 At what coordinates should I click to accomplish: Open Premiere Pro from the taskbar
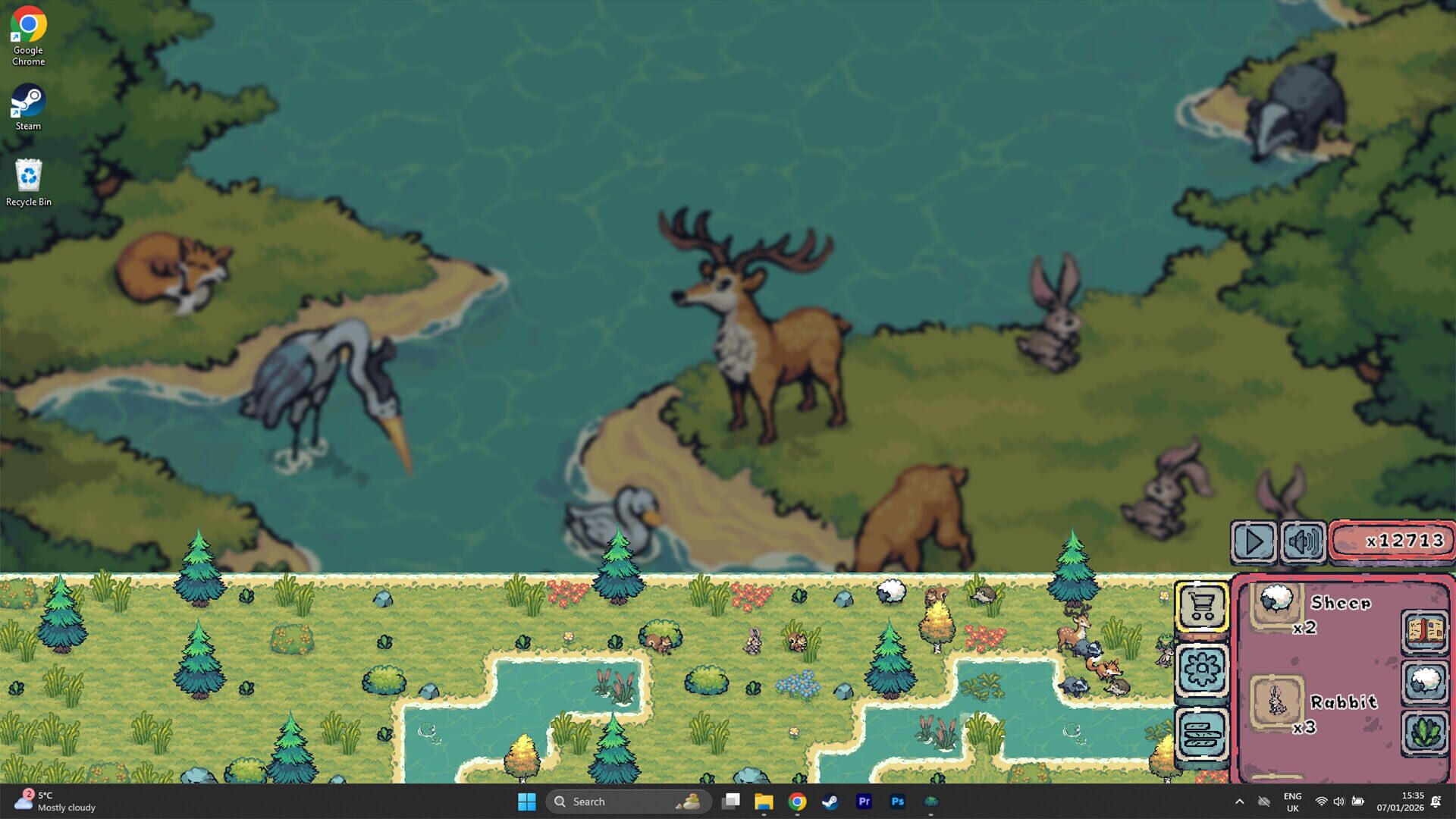click(864, 801)
